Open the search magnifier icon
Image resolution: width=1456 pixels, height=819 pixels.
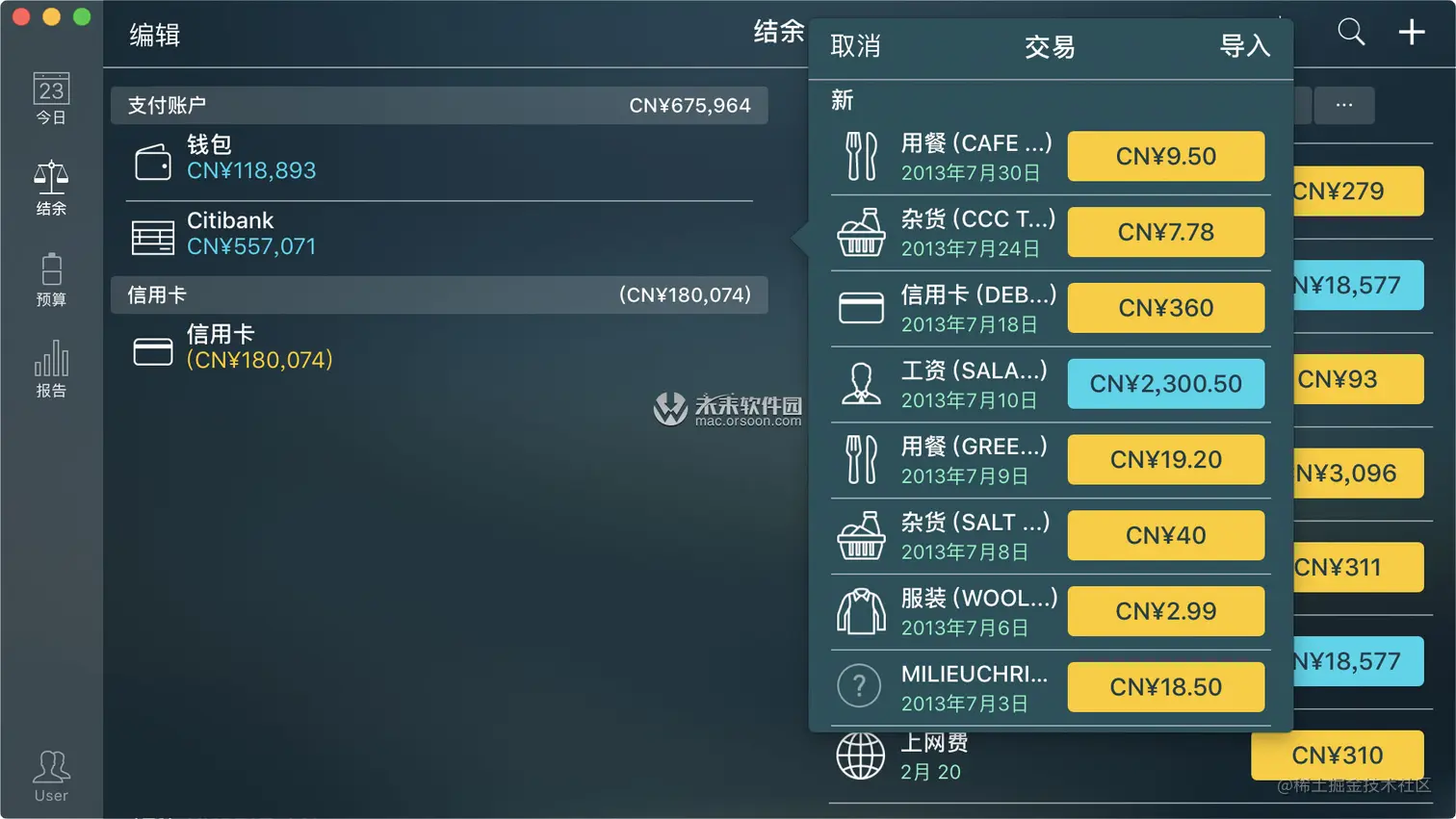pos(1351,33)
